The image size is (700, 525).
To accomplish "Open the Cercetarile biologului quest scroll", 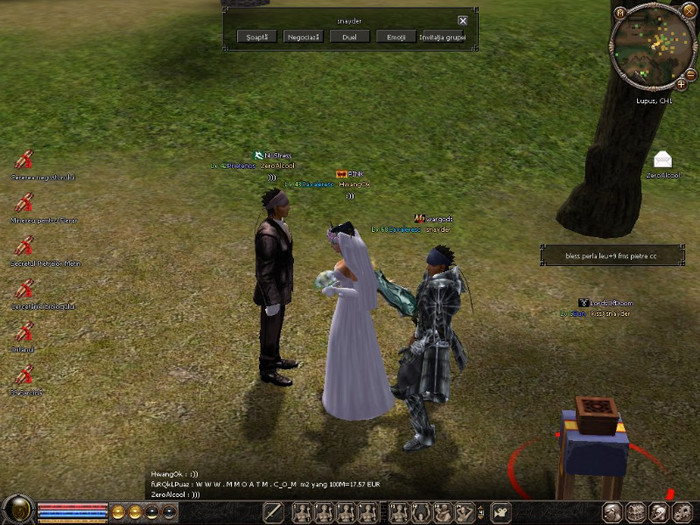I will click(25, 290).
